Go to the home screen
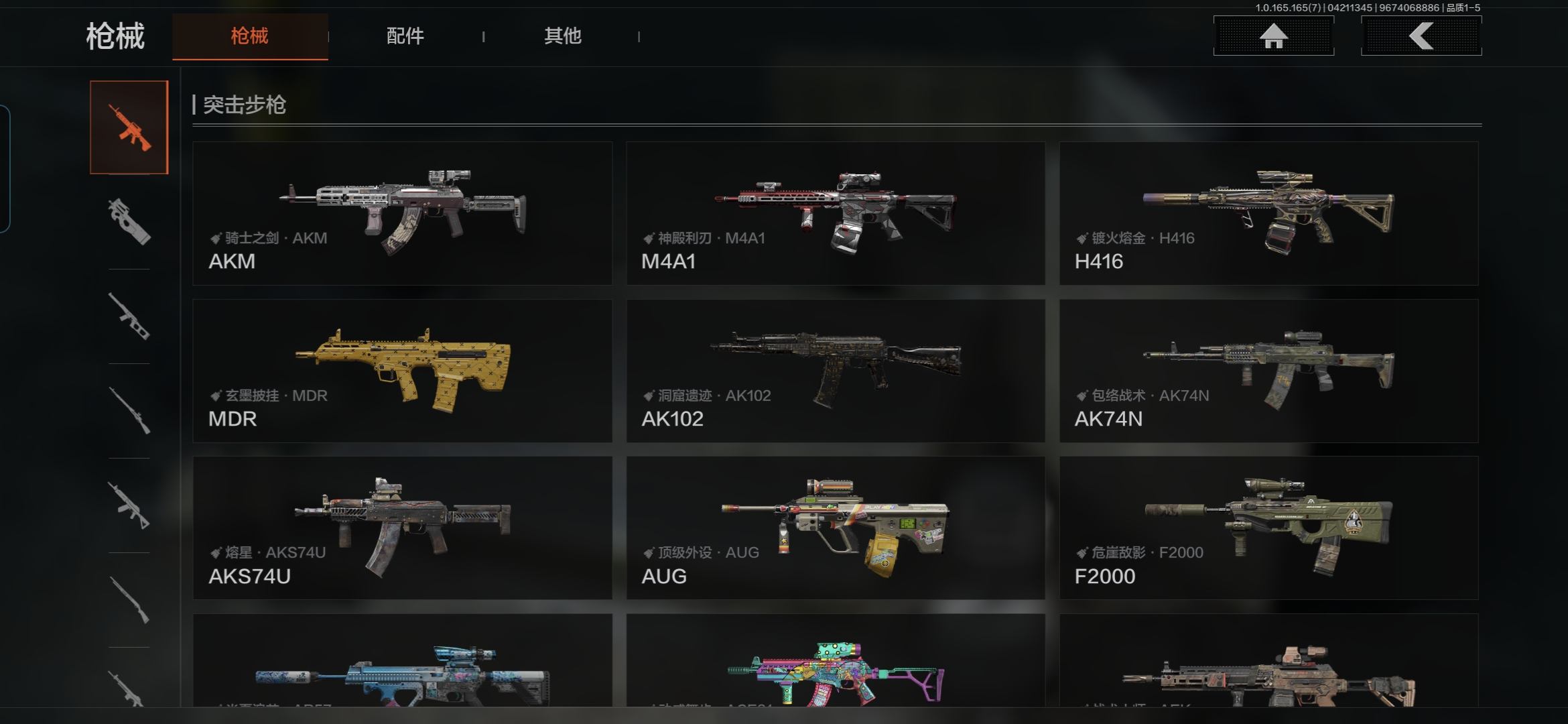The width and height of the screenshot is (1568, 724). pyautogui.click(x=1273, y=36)
